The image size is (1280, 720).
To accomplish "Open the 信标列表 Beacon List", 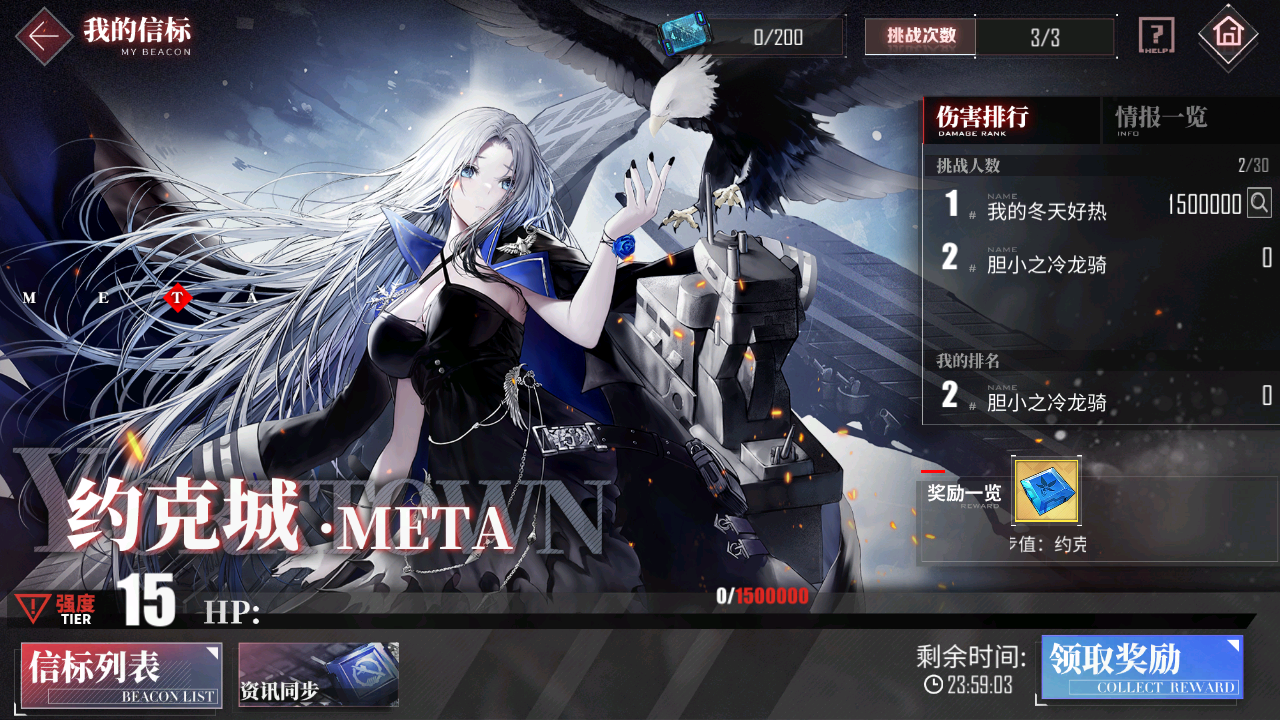I will click(120, 674).
